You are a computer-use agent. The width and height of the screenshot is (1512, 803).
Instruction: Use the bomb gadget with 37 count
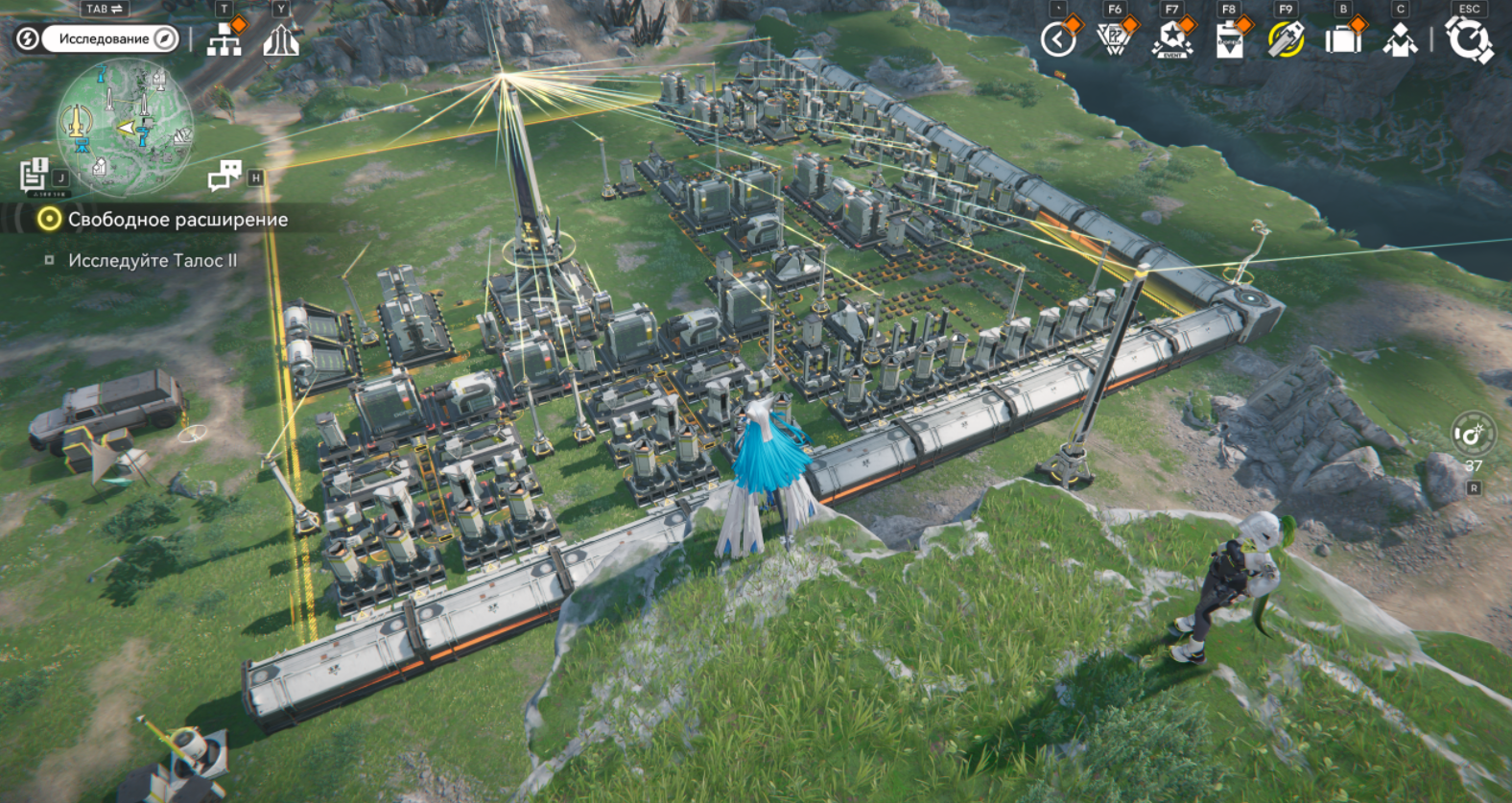coord(1472,437)
